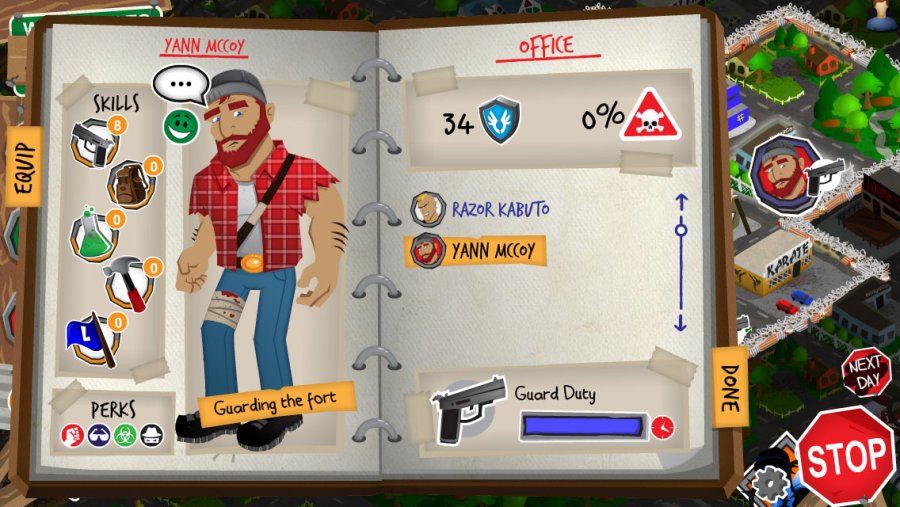Click the red fist perk icon
The width and height of the screenshot is (900, 507).
pyautogui.click(x=71, y=435)
